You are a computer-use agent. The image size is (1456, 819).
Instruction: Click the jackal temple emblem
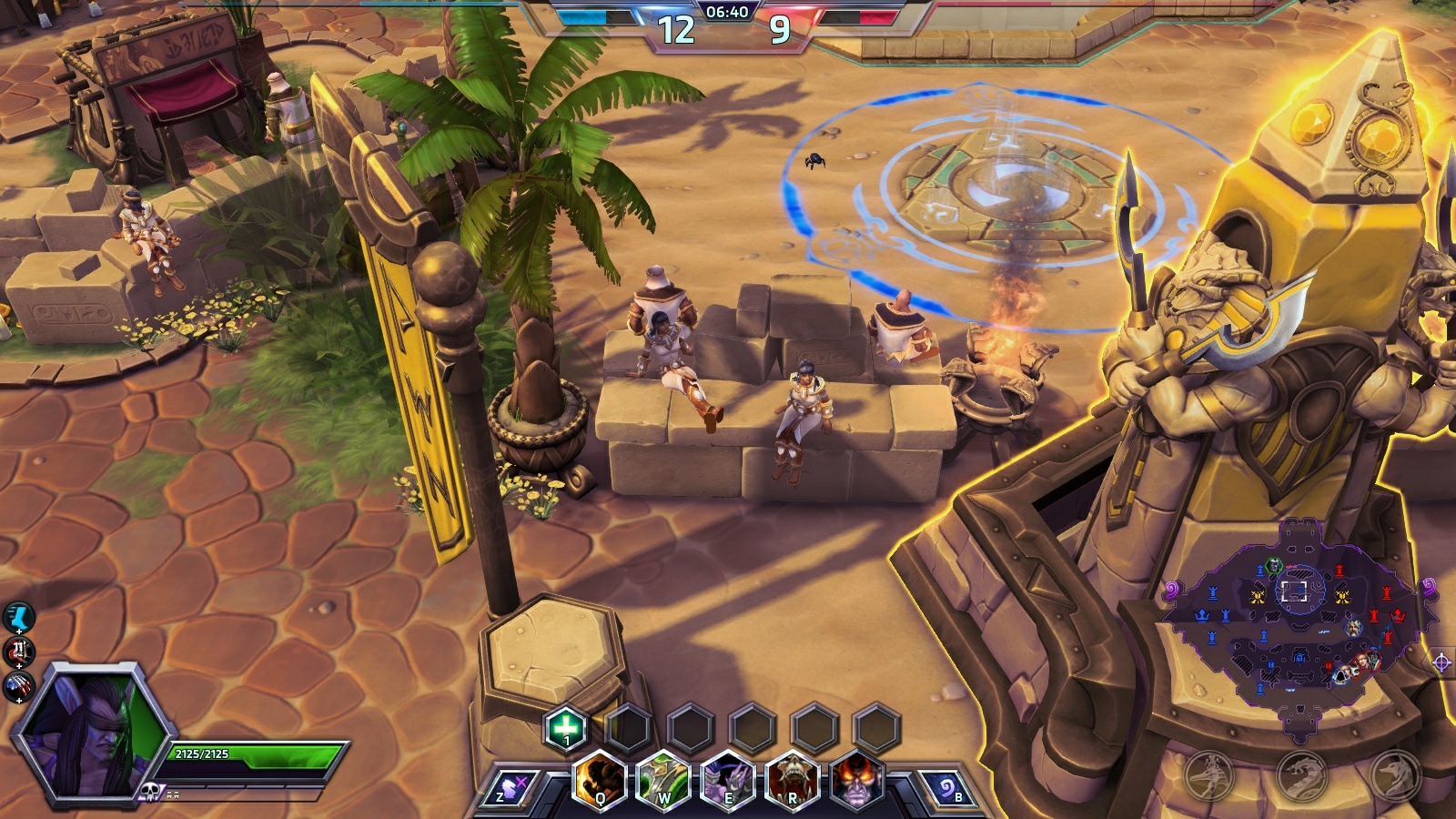pos(1395,774)
